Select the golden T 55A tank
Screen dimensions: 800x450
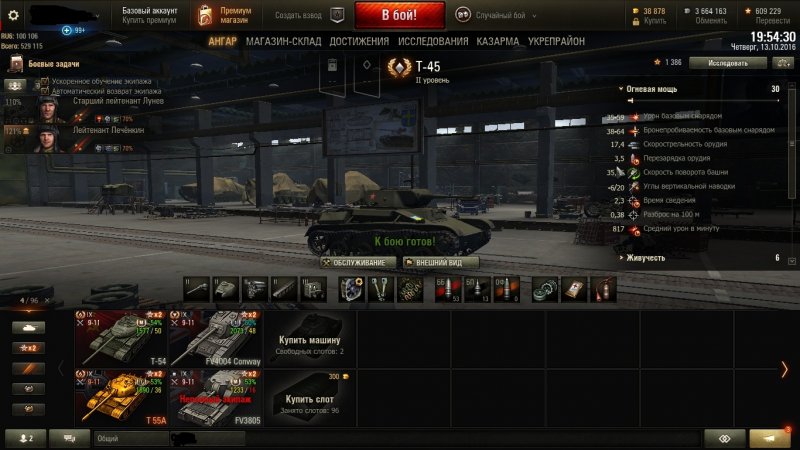(120, 397)
